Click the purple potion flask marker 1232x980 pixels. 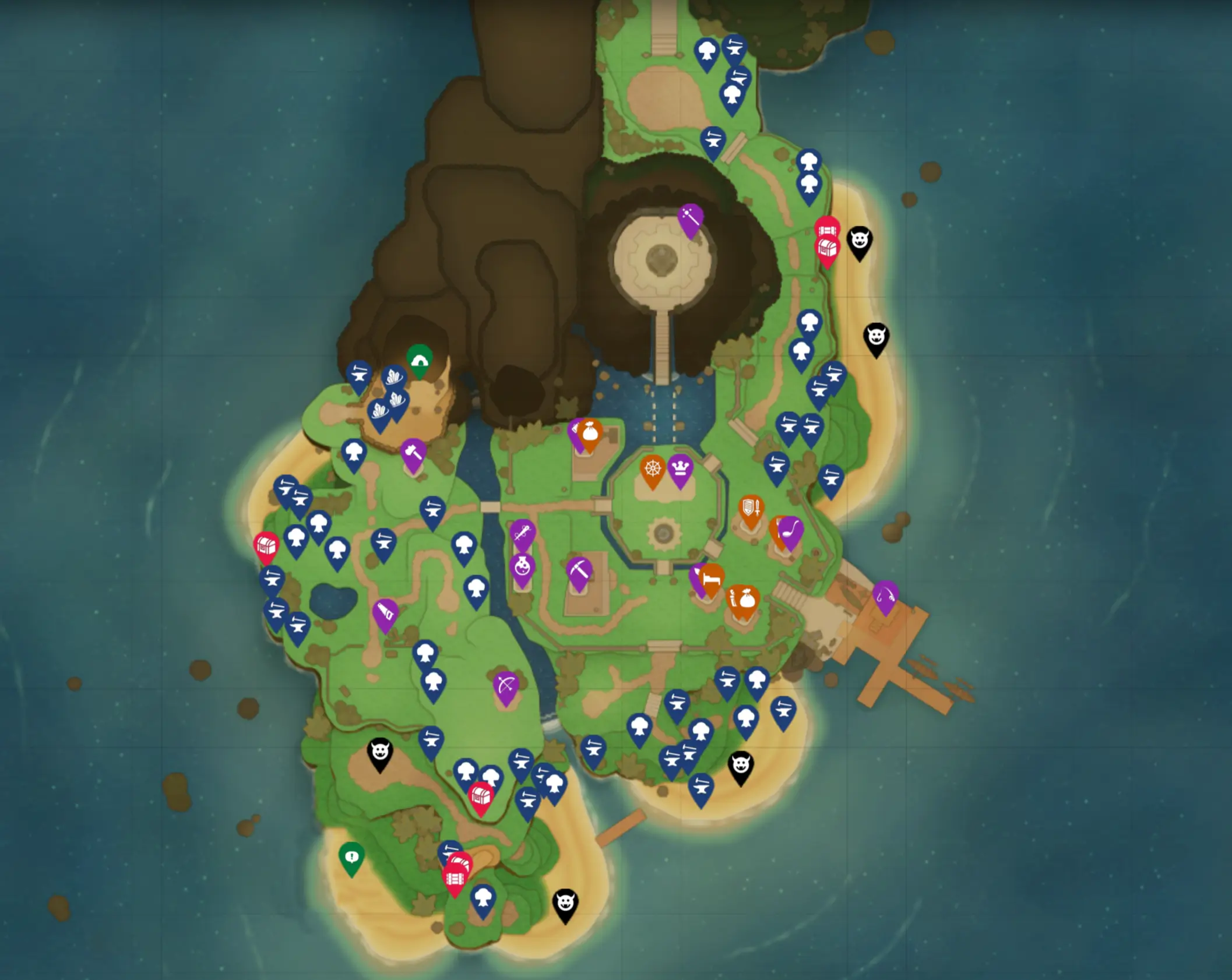coord(522,567)
